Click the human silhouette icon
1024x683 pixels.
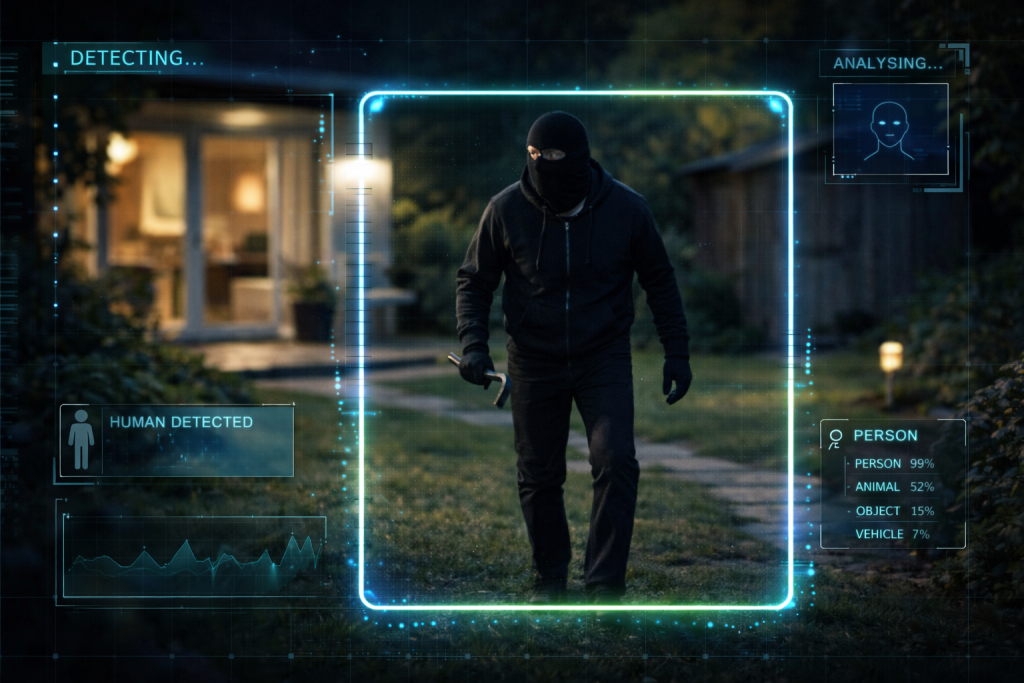click(81, 440)
